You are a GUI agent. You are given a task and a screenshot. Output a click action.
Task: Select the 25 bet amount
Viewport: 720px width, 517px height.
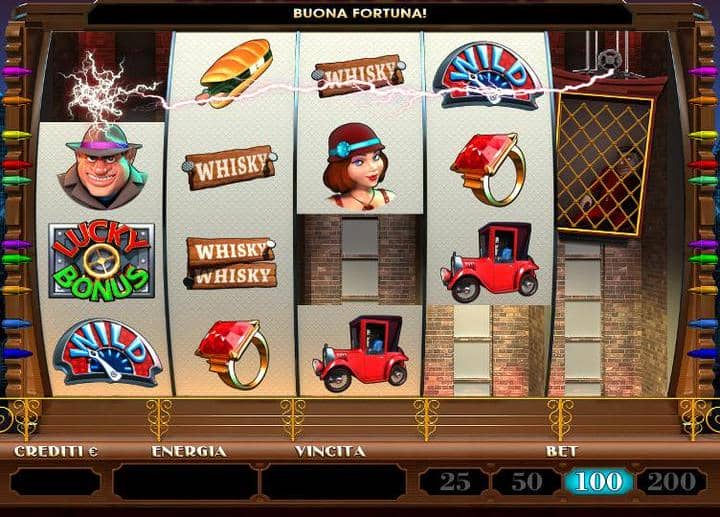[455, 482]
